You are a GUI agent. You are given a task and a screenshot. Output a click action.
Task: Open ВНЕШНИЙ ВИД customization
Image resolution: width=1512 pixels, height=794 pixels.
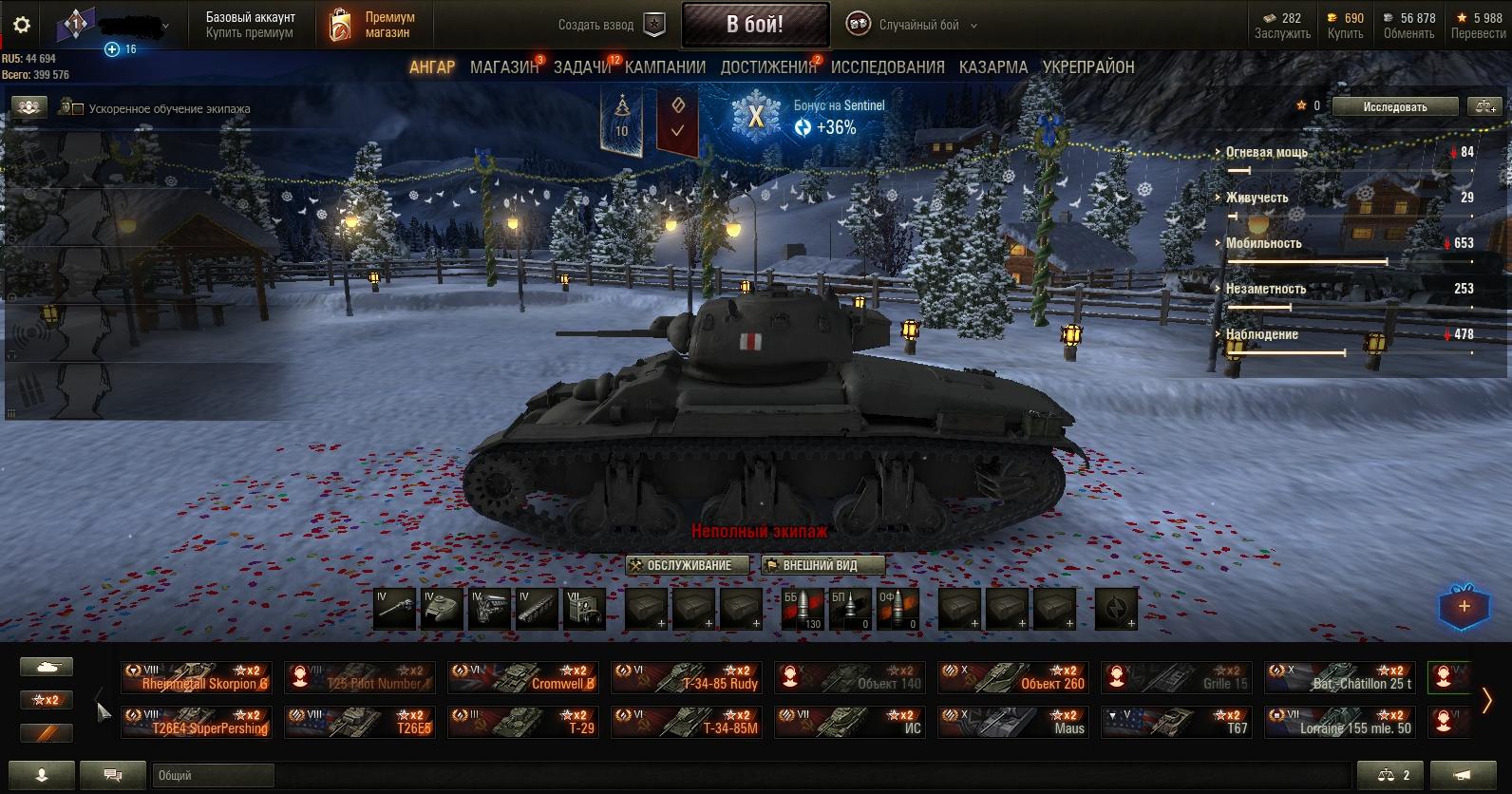tap(822, 565)
